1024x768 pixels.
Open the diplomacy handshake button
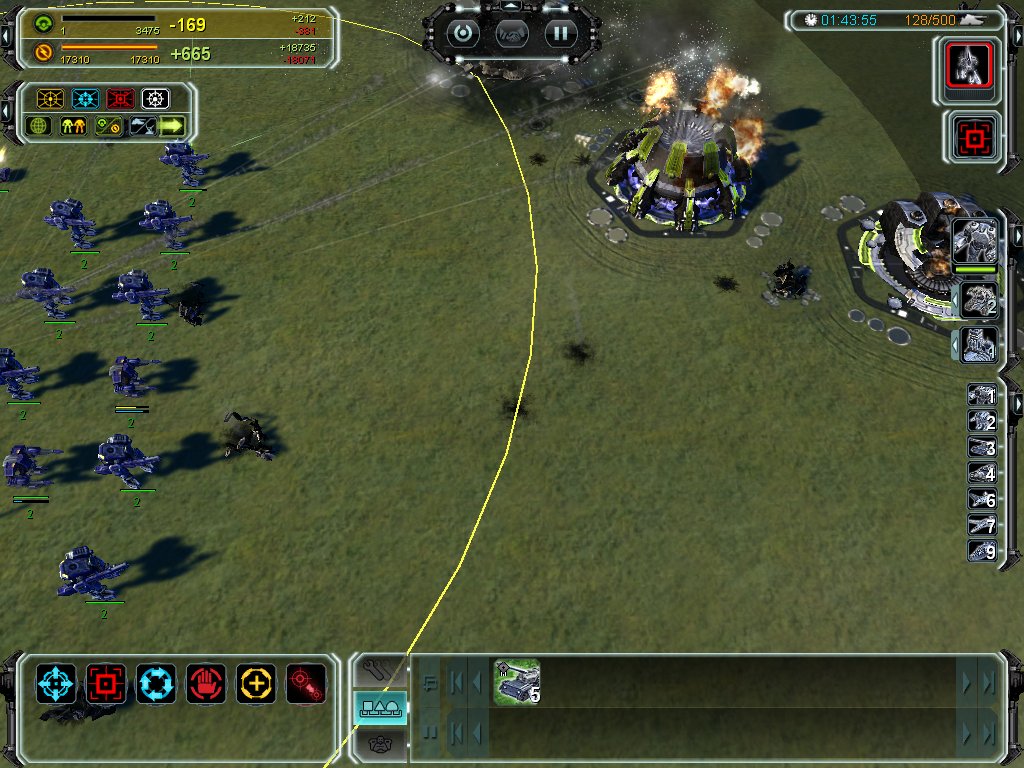(511, 33)
